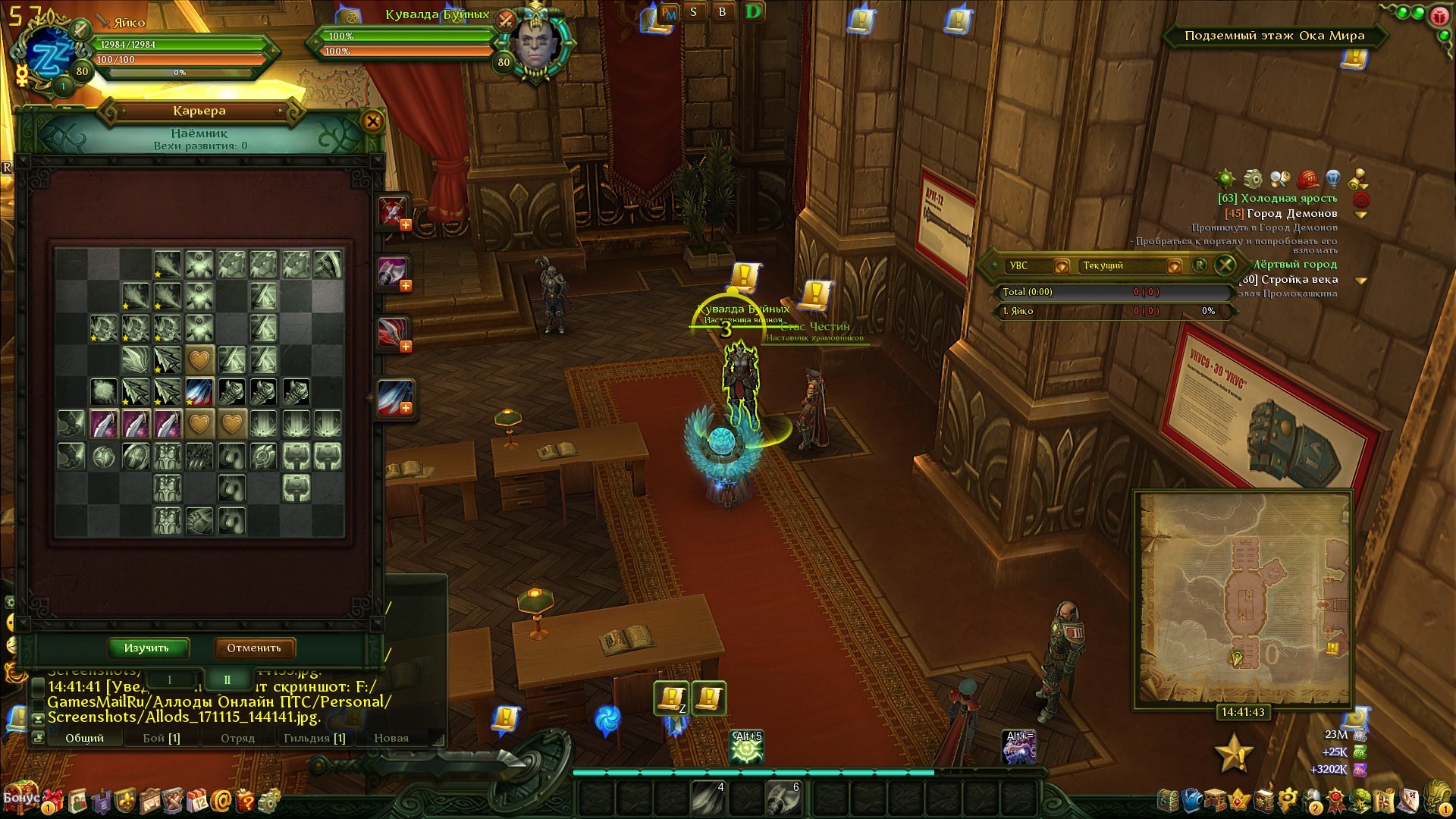The image size is (1456, 819).
Task: Open the gear settings icon in bottom-left menu
Action: click(x=269, y=801)
